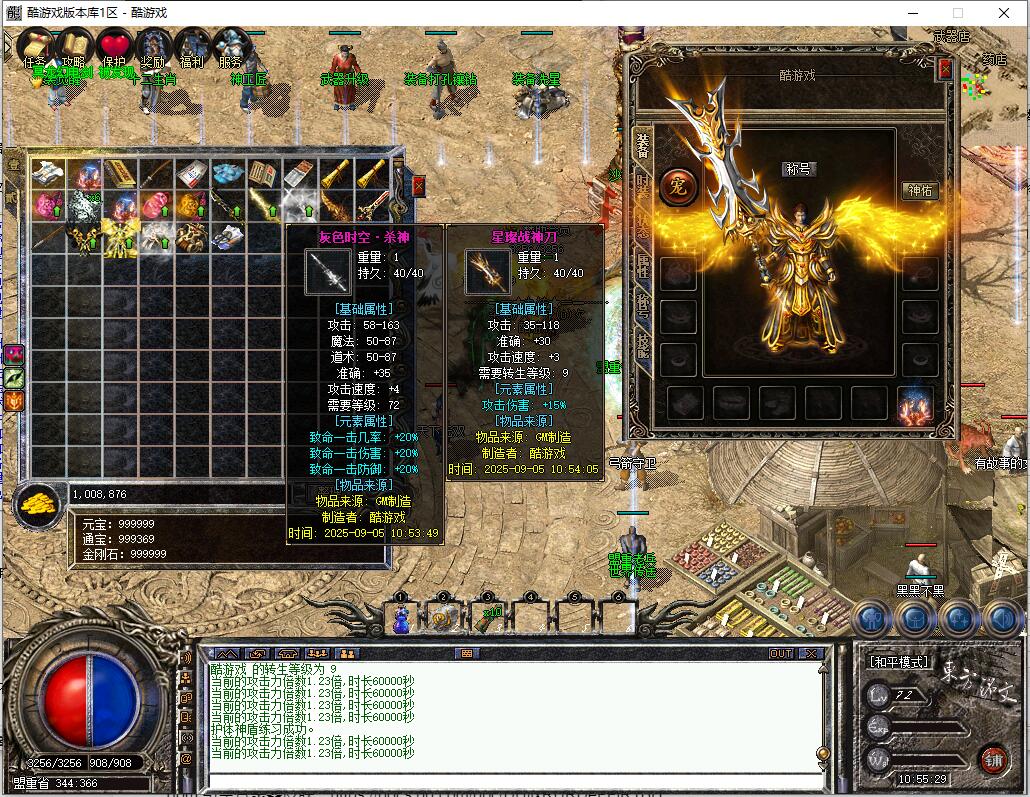Switch to the 装备 equipment tab
The width and height of the screenshot is (1030, 797).
point(643,147)
